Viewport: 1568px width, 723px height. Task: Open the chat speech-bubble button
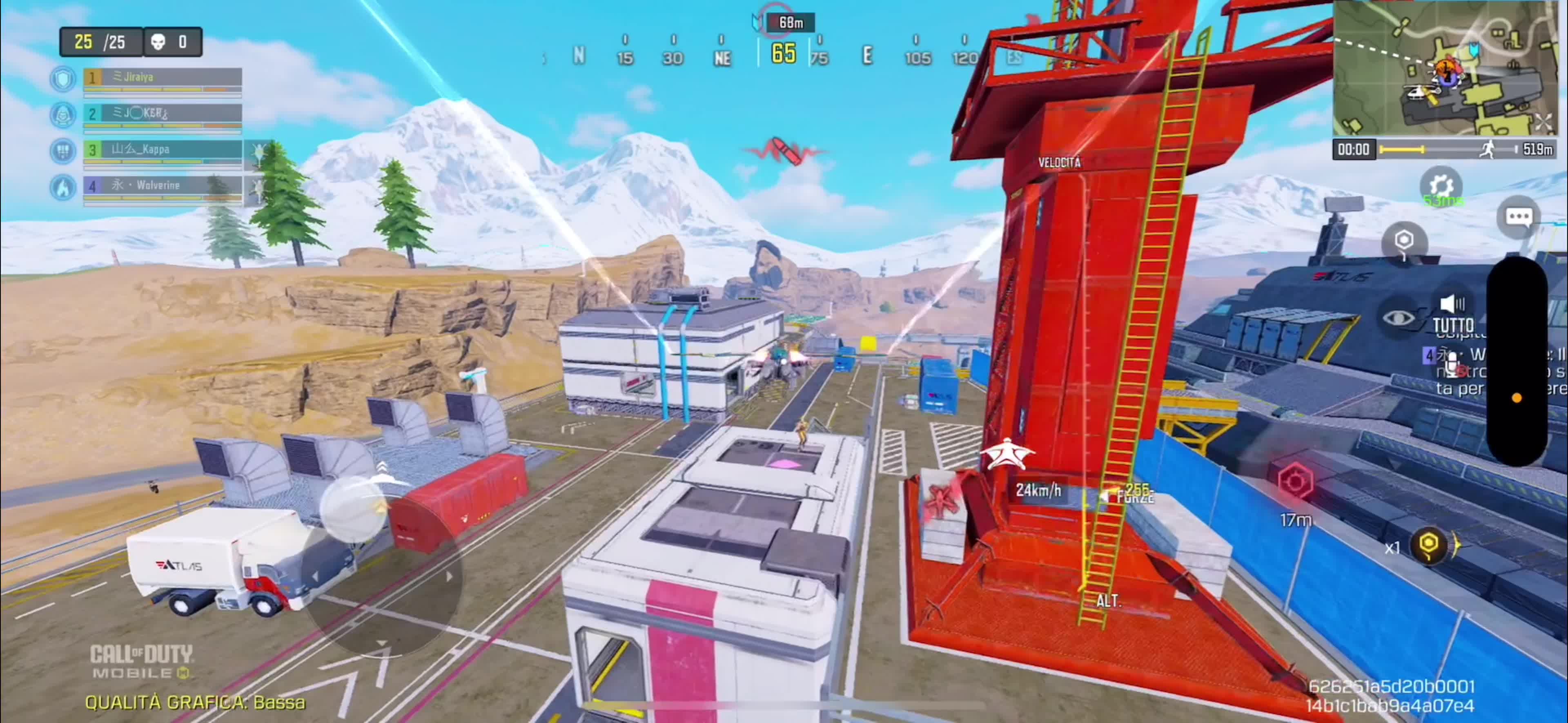click(1518, 217)
